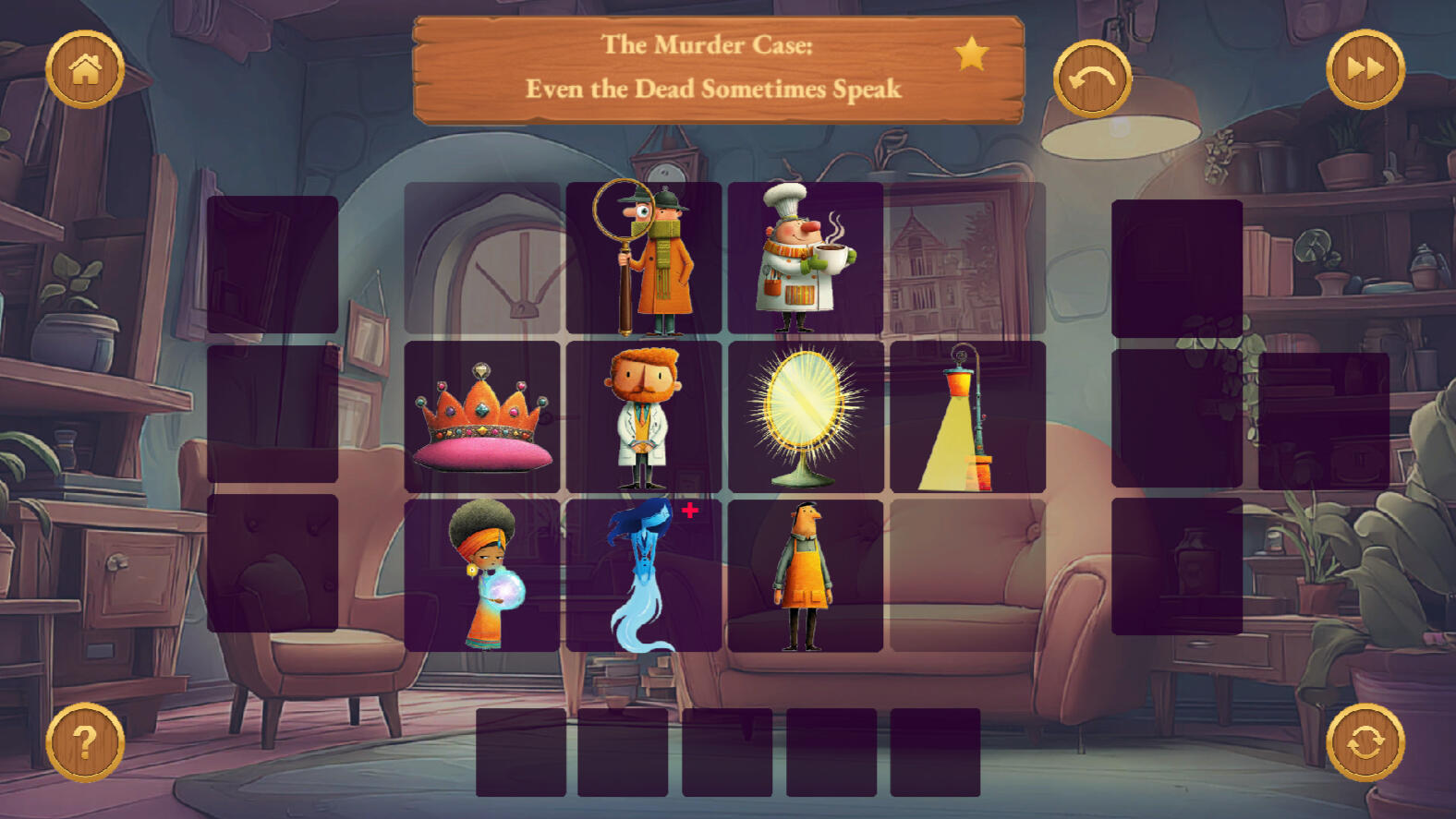Undo the last move

point(1092,78)
